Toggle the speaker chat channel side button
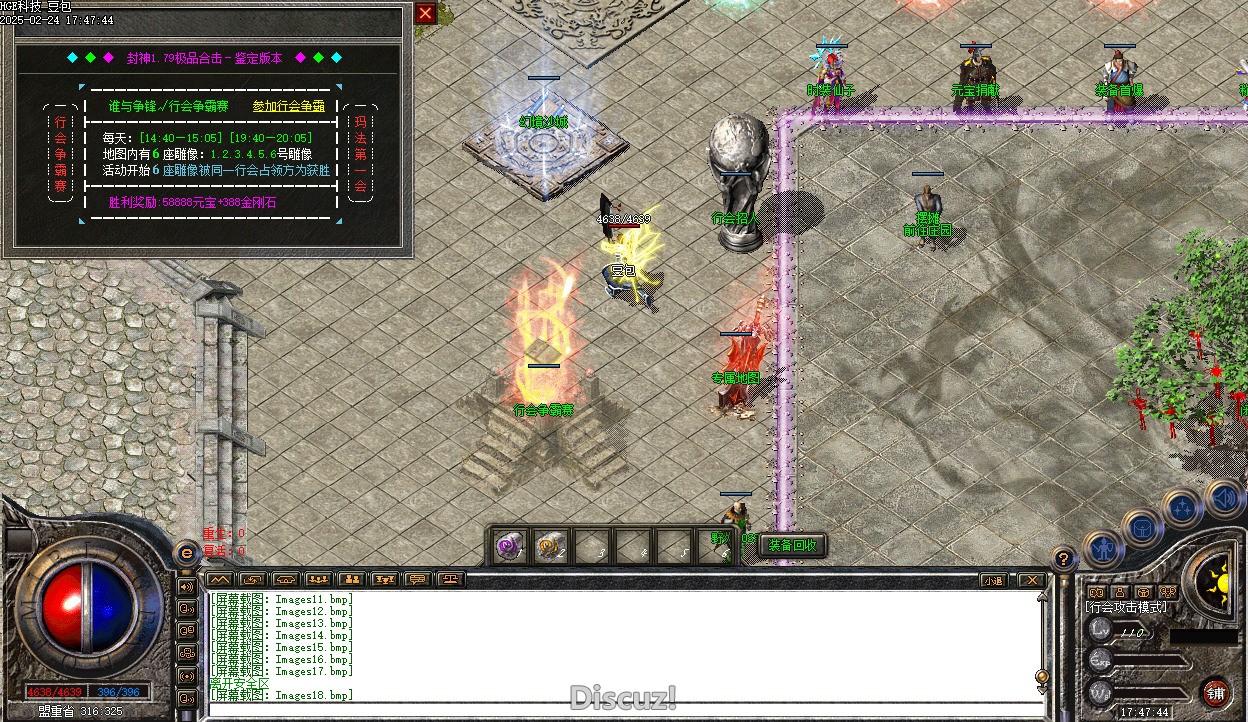The width and height of the screenshot is (1248, 722). (186, 586)
